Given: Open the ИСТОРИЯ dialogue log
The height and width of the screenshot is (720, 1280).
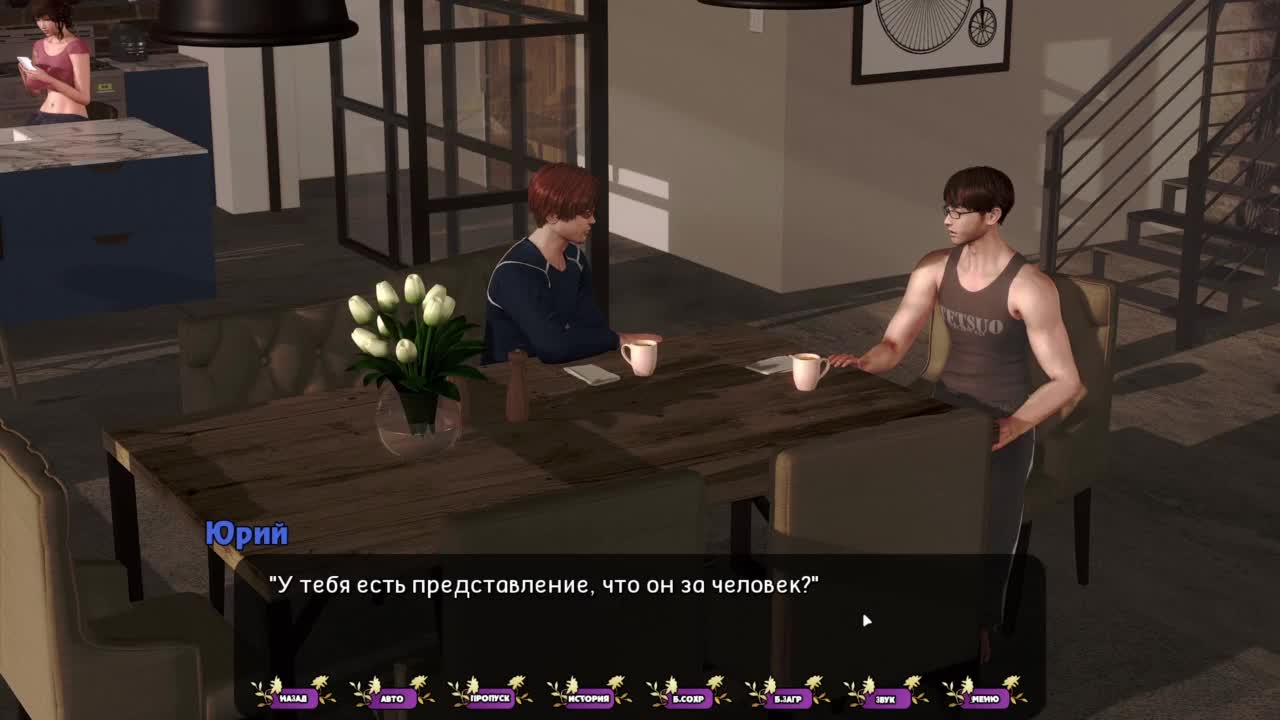Looking at the screenshot, I should [590, 698].
